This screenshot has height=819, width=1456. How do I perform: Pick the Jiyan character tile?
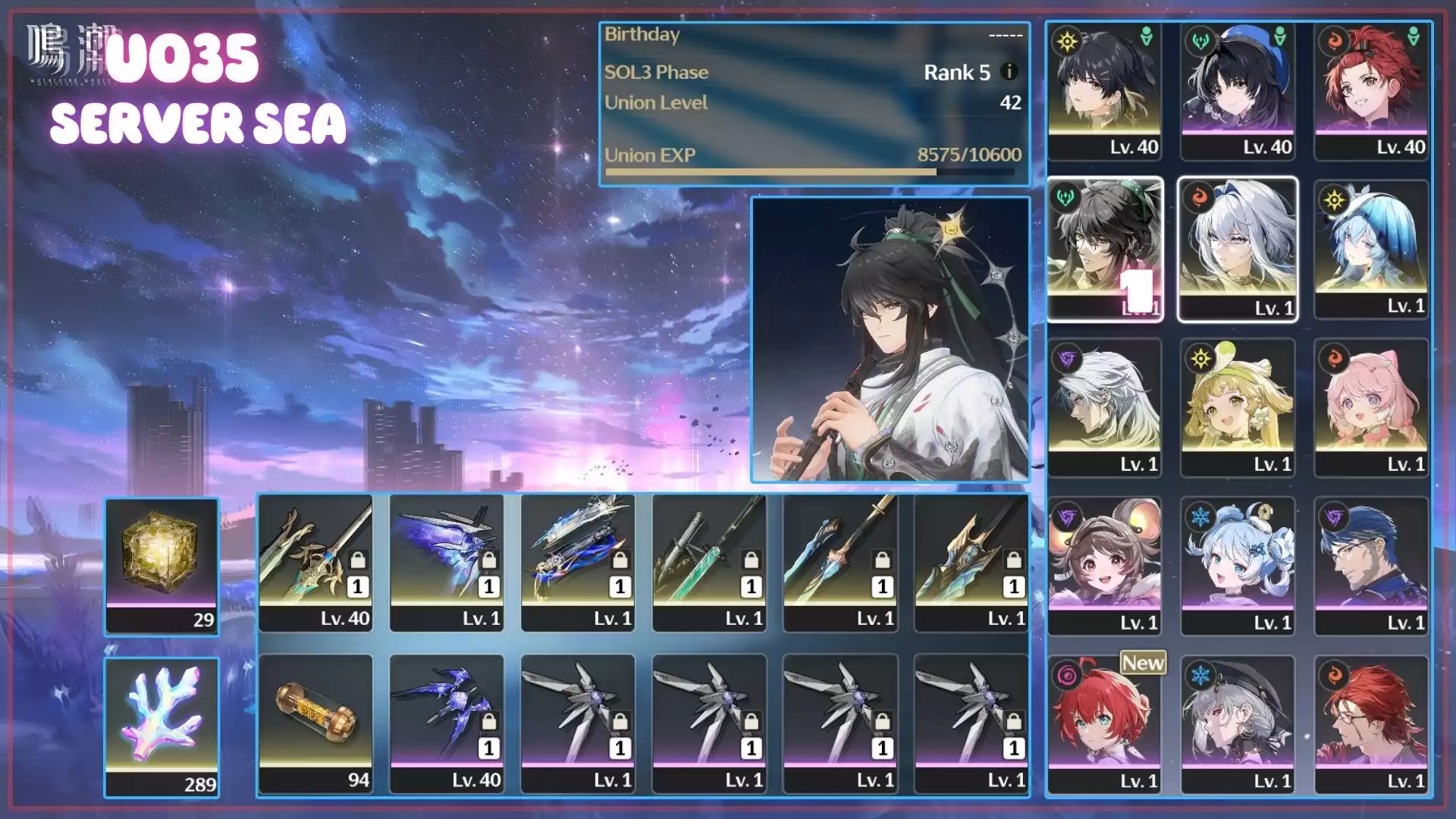pos(1104,249)
